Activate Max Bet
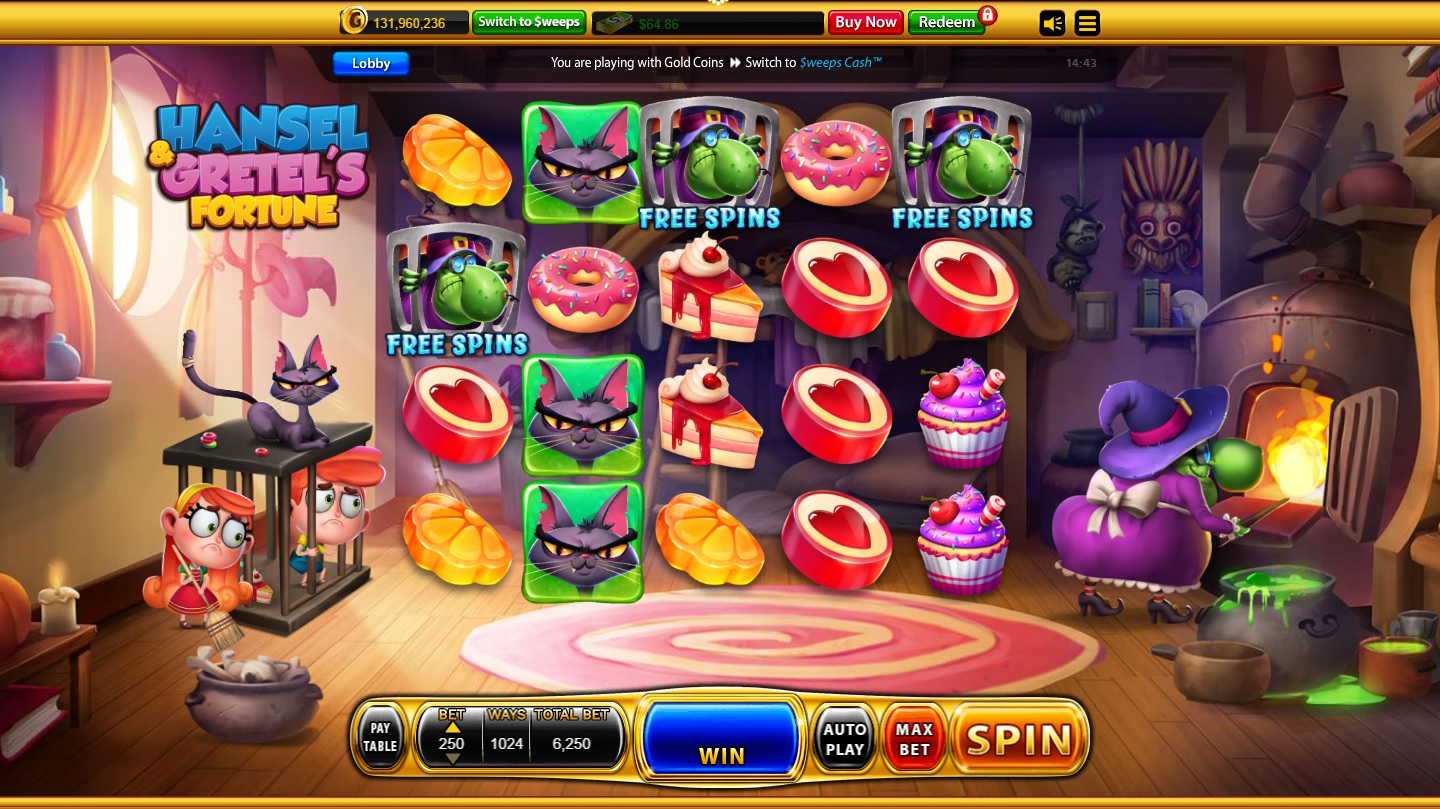Viewport: 1440px width, 809px height. click(912, 737)
